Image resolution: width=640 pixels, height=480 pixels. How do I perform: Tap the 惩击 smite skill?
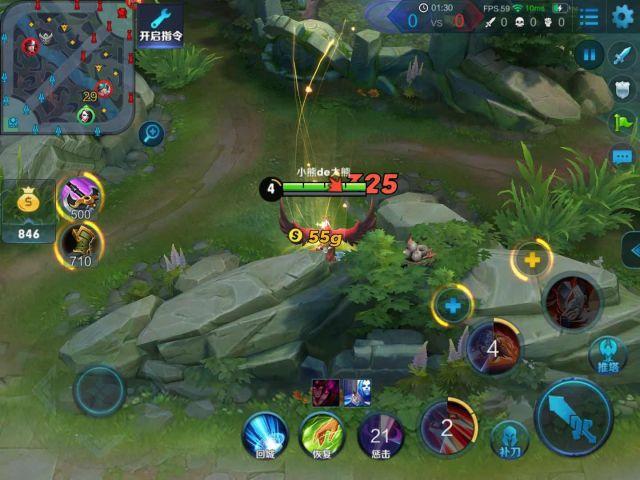380,433
